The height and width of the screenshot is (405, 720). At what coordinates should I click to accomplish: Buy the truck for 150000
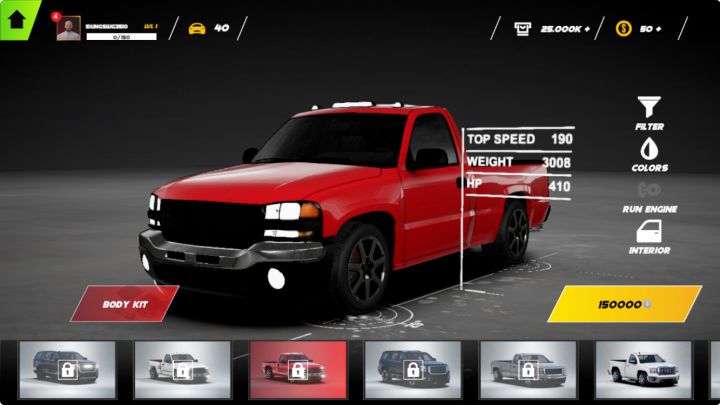tap(624, 303)
